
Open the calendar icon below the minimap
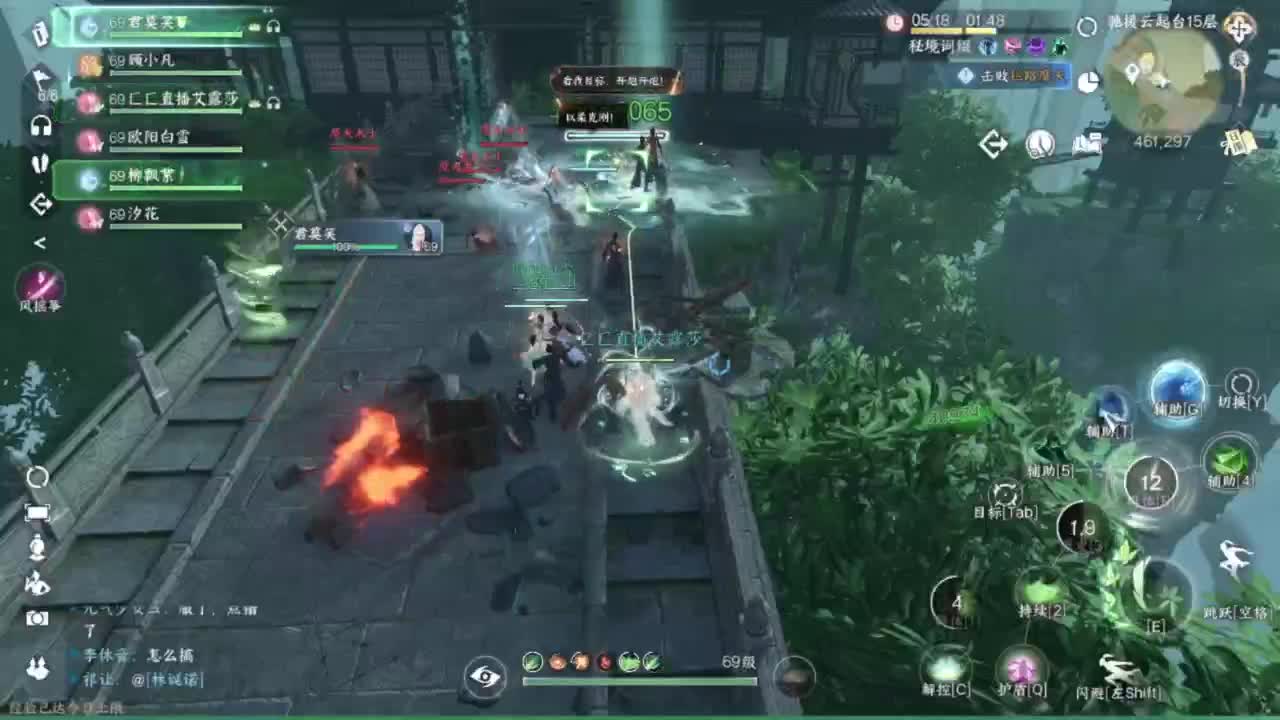tap(1237, 141)
